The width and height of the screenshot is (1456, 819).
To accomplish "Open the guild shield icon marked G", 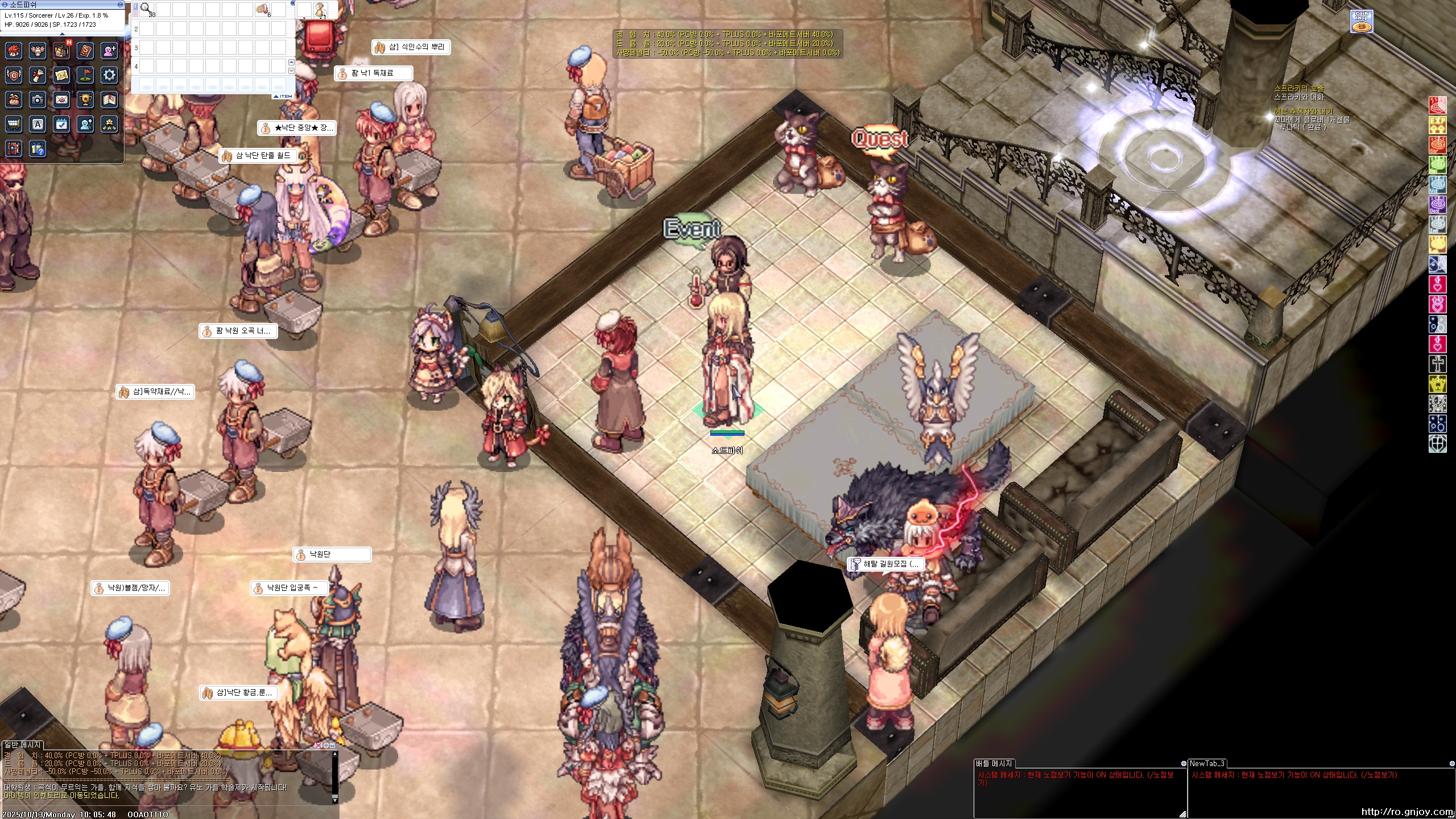I will pos(14,75).
